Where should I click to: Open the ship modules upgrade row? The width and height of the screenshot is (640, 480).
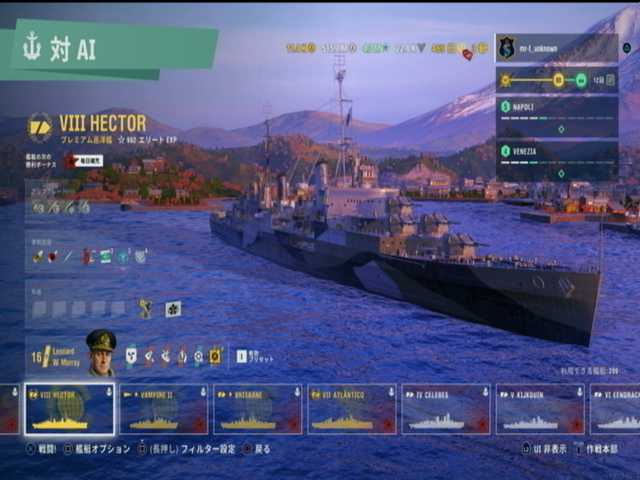[62, 207]
